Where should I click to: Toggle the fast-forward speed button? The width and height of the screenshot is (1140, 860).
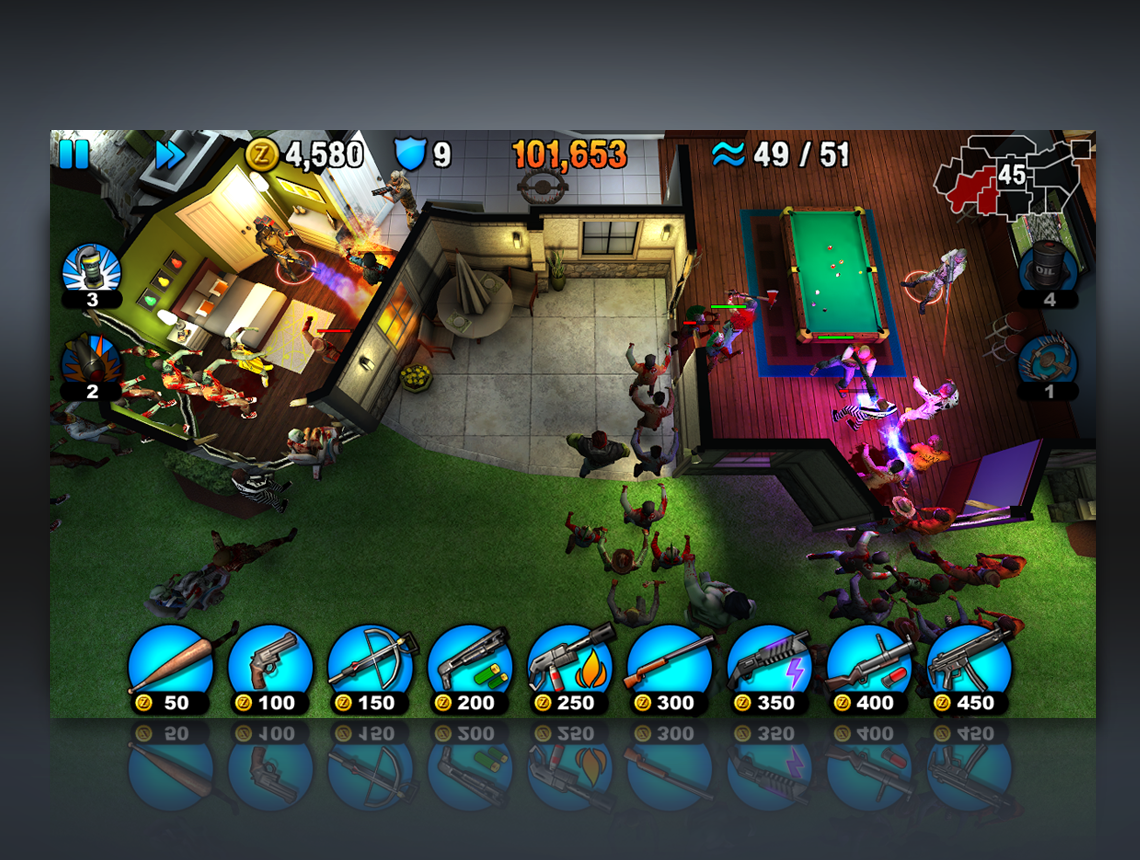tap(169, 155)
